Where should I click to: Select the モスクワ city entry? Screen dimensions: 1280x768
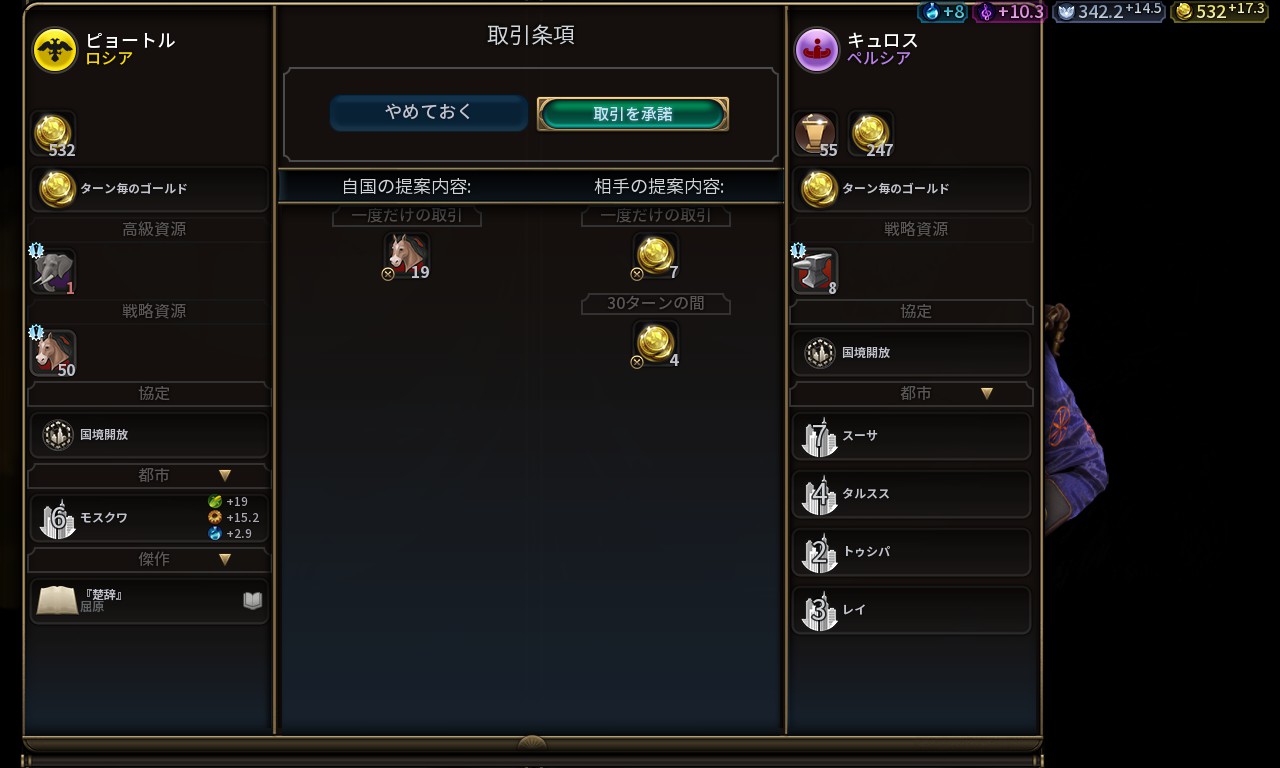tap(150, 518)
